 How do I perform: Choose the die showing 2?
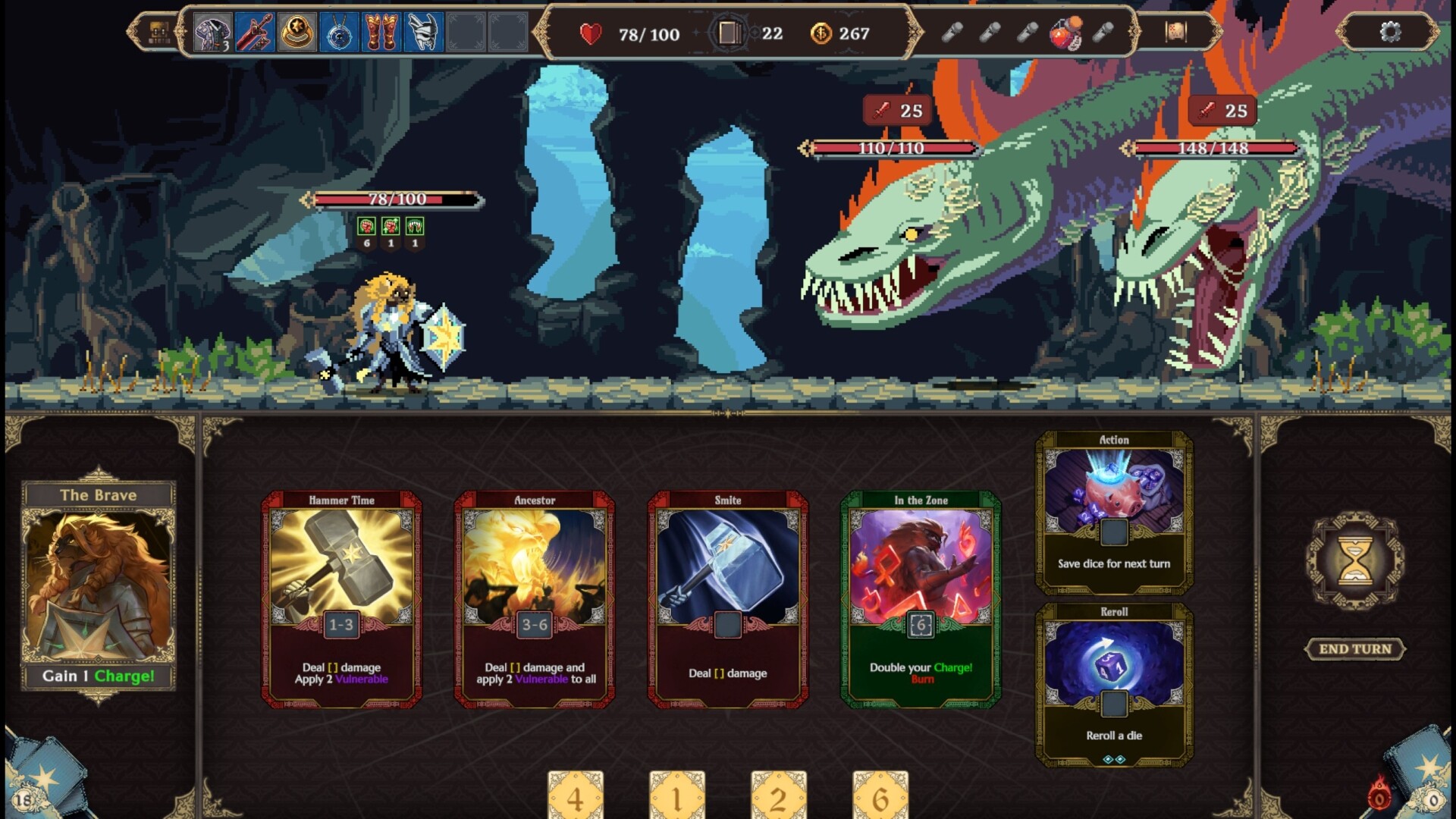[x=779, y=796]
